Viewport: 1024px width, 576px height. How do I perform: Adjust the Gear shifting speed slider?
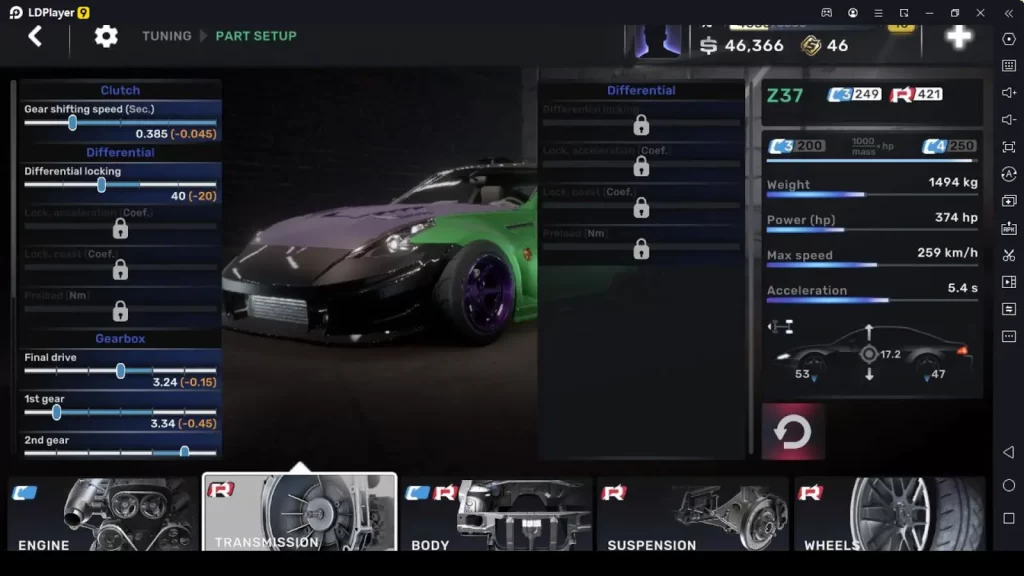click(72, 122)
